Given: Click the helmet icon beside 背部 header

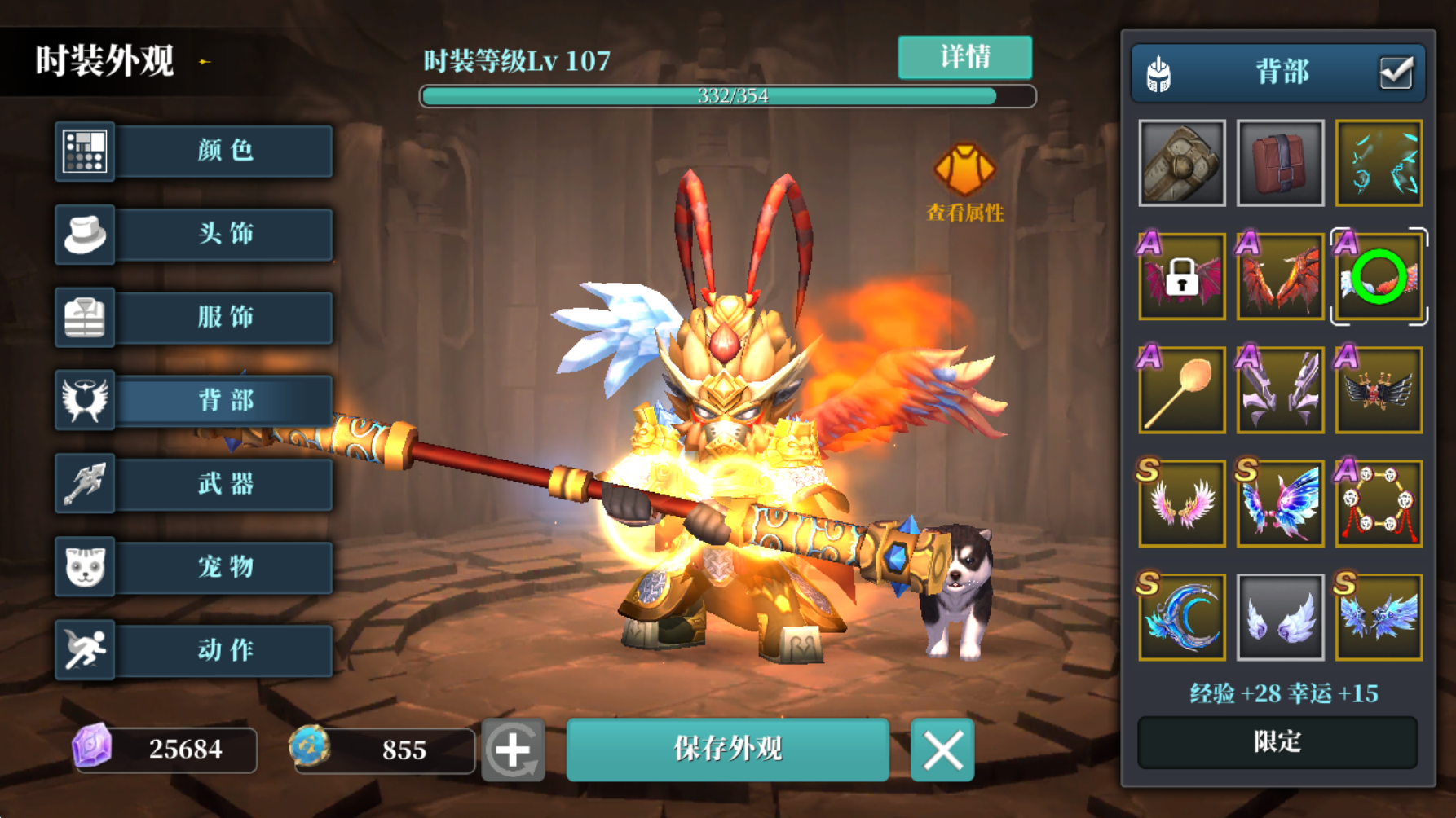Looking at the screenshot, I should [1158, 72].
